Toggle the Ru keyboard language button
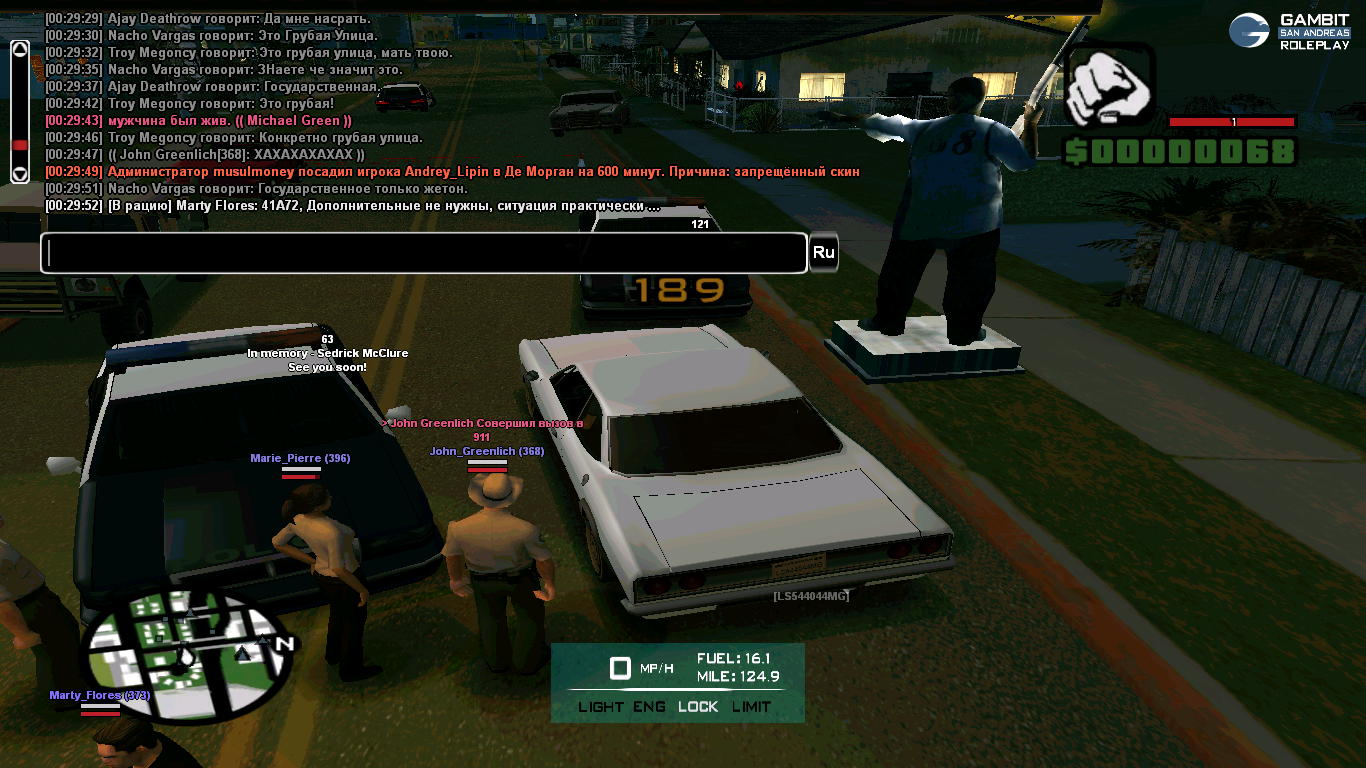 coord(823,253)
